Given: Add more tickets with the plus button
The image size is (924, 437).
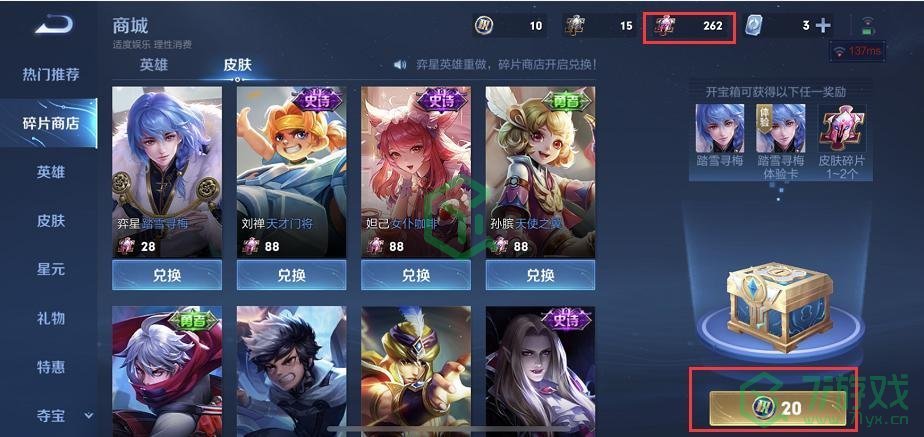Looking at the screenshot, I should pyautogui.click(x=823, y=26).
